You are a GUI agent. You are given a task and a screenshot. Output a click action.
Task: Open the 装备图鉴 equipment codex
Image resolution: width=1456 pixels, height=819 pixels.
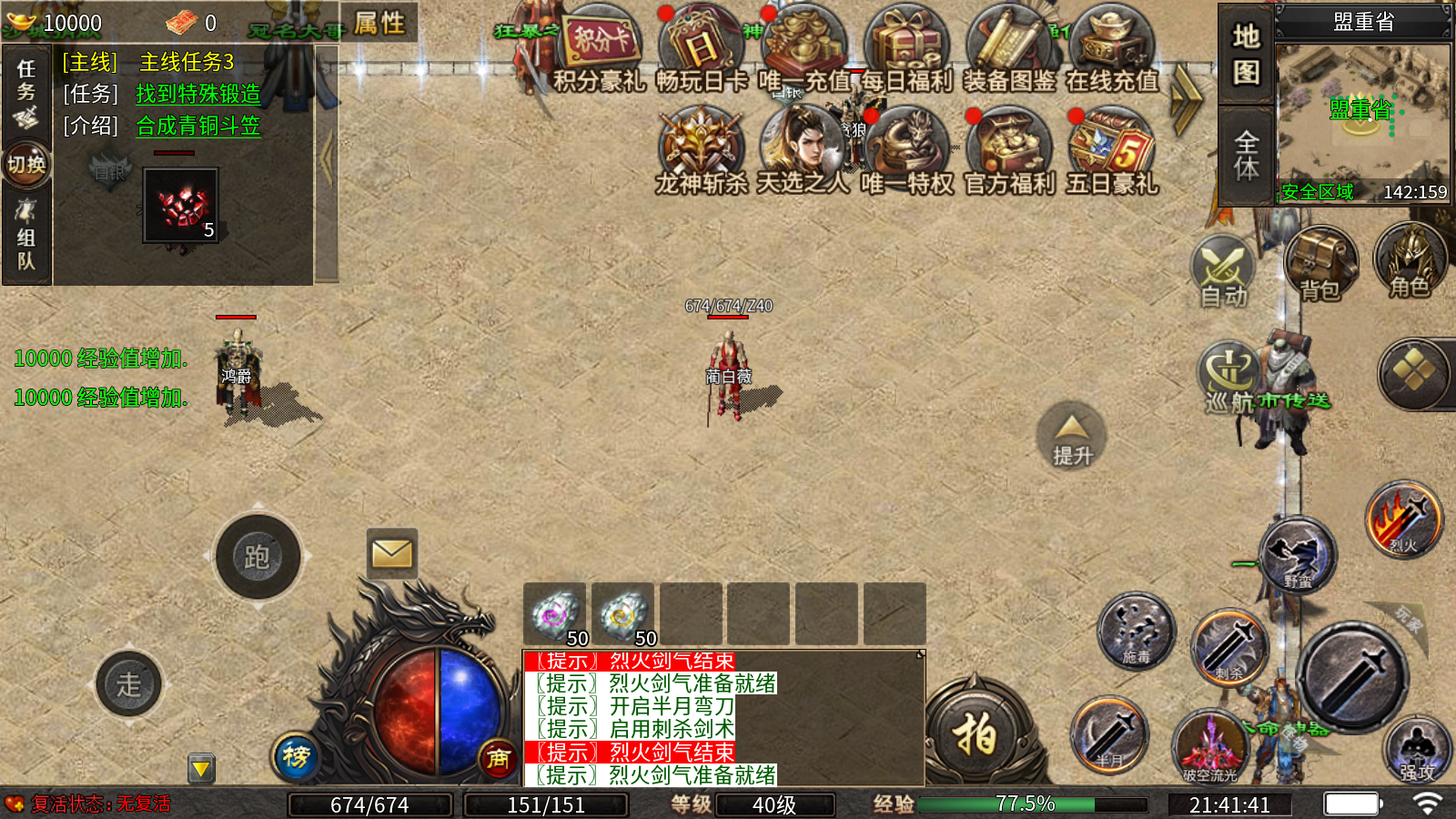click(1008, 50)
